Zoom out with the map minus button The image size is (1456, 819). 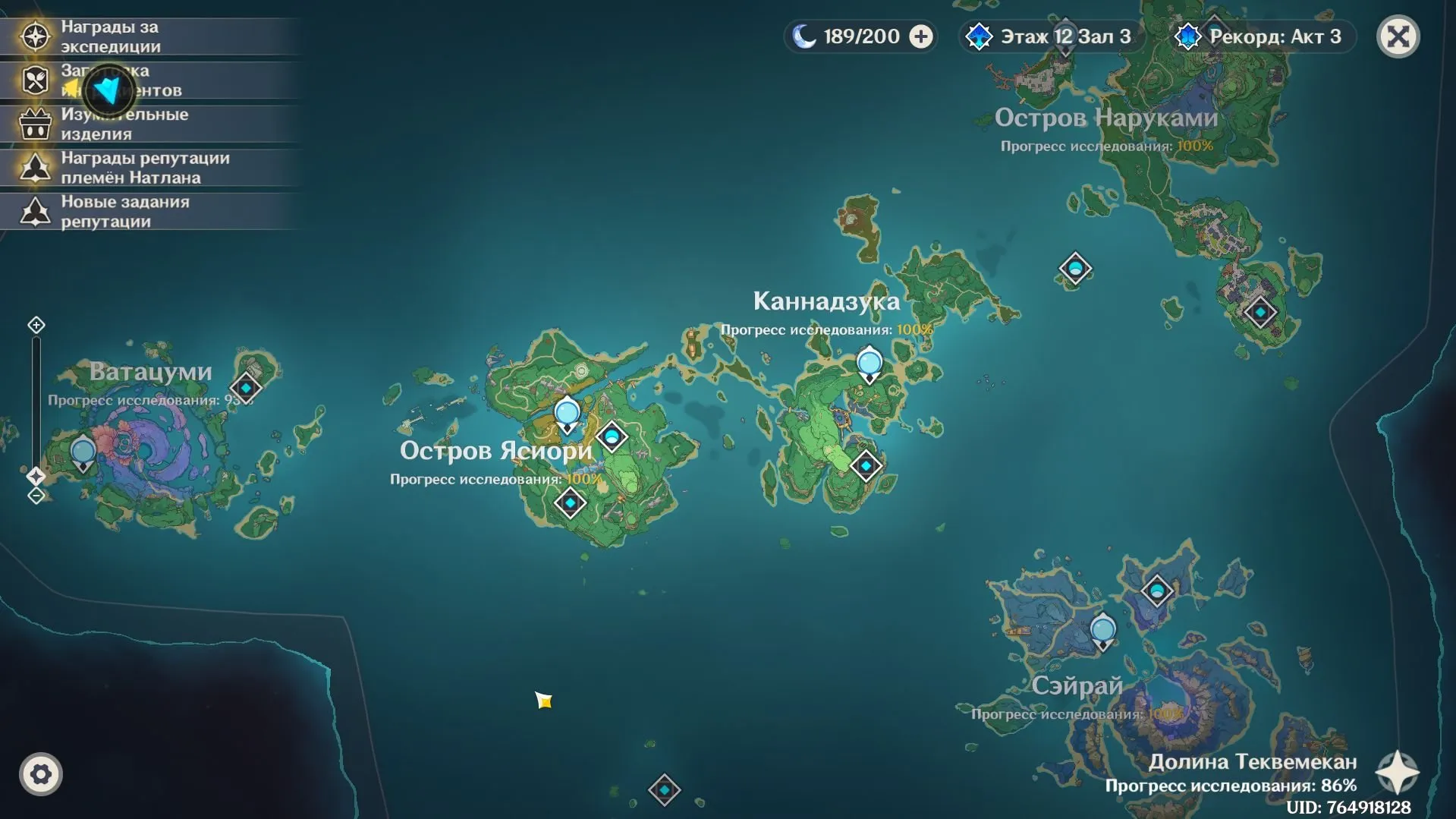click(x=36, y=496)
